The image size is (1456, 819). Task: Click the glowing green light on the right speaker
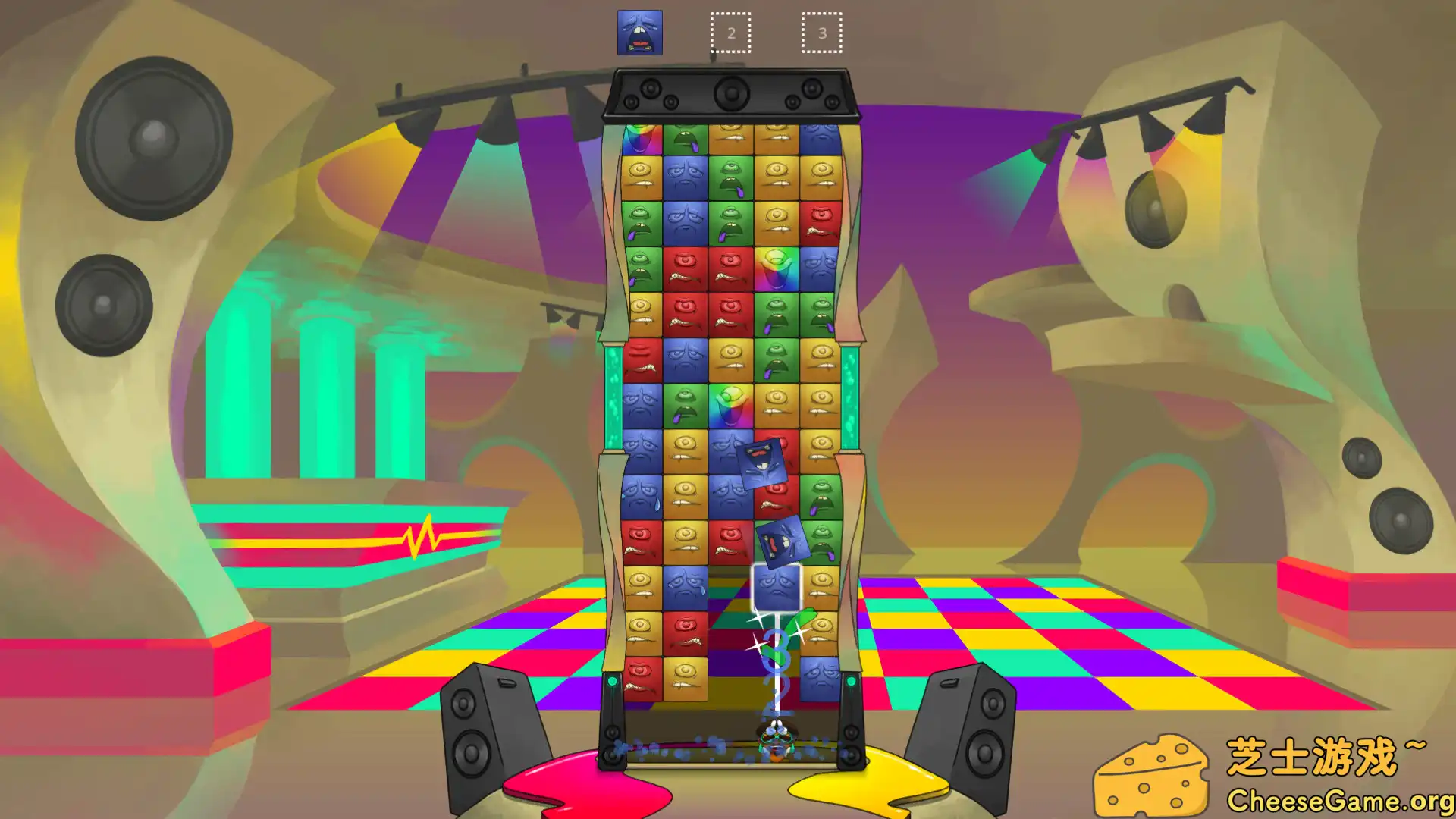point(851,680)
